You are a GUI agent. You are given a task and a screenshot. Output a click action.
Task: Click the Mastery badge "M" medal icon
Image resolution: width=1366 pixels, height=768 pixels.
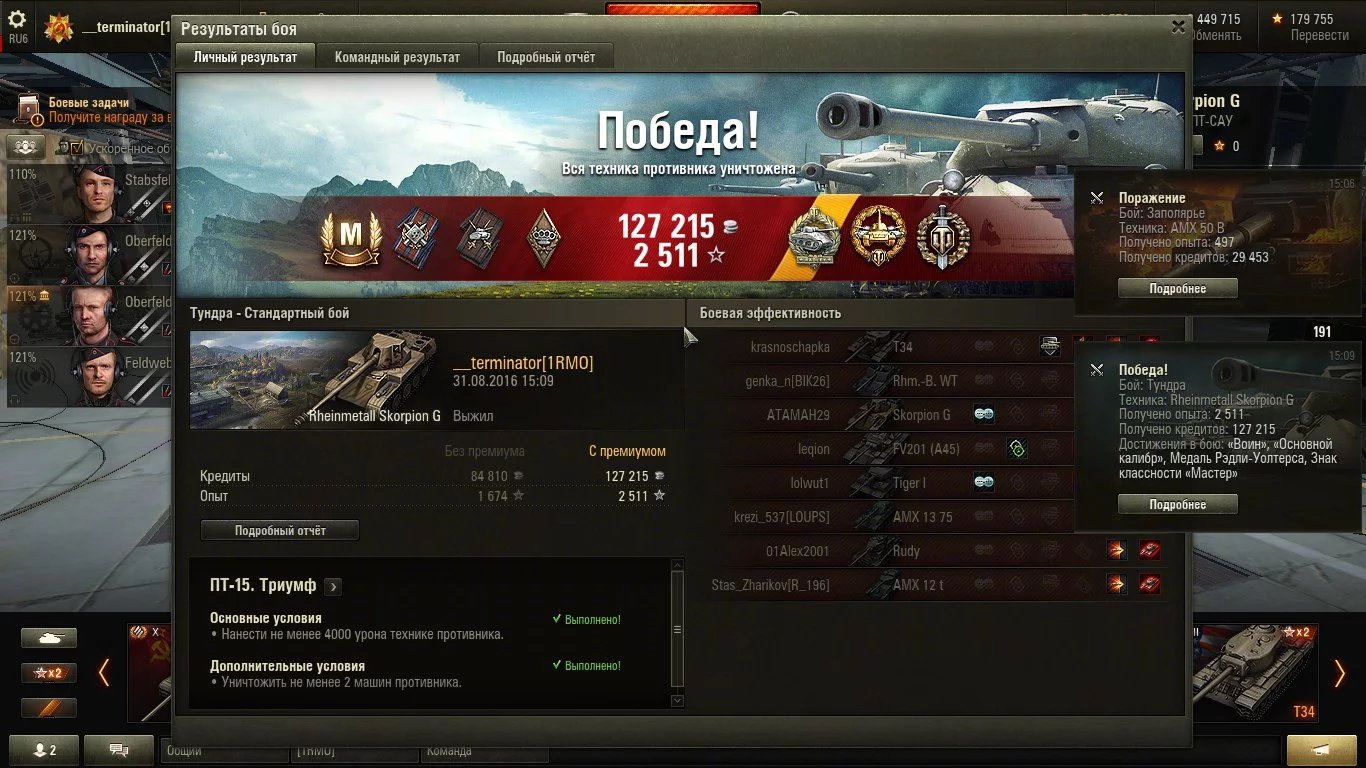[351, 237]
